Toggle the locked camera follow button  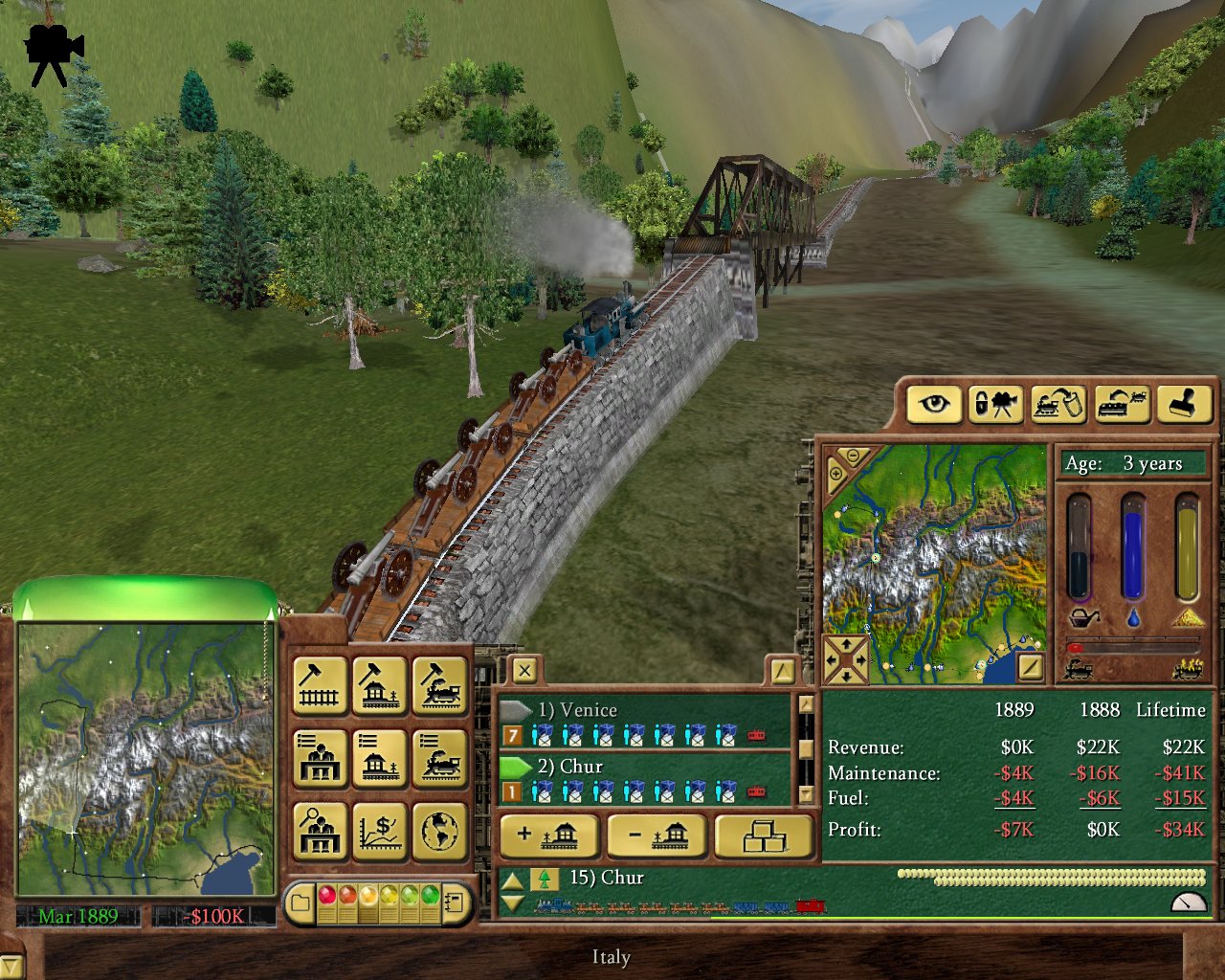tap(995, 404)
